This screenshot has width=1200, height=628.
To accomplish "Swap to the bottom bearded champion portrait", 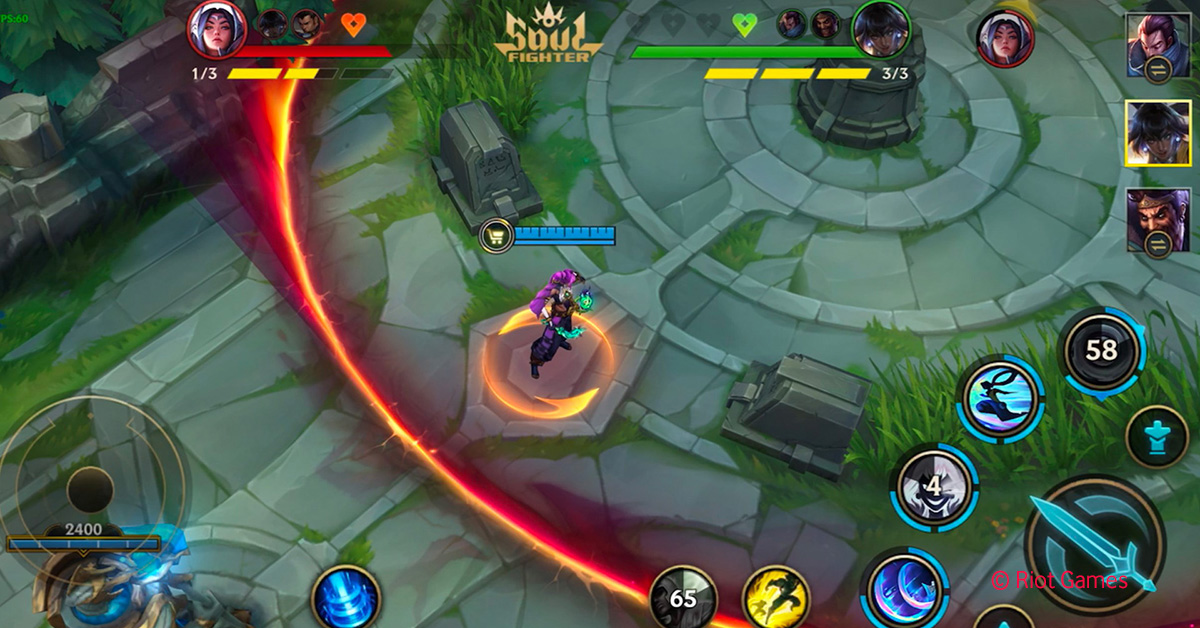I will (x=1158, y=219).
